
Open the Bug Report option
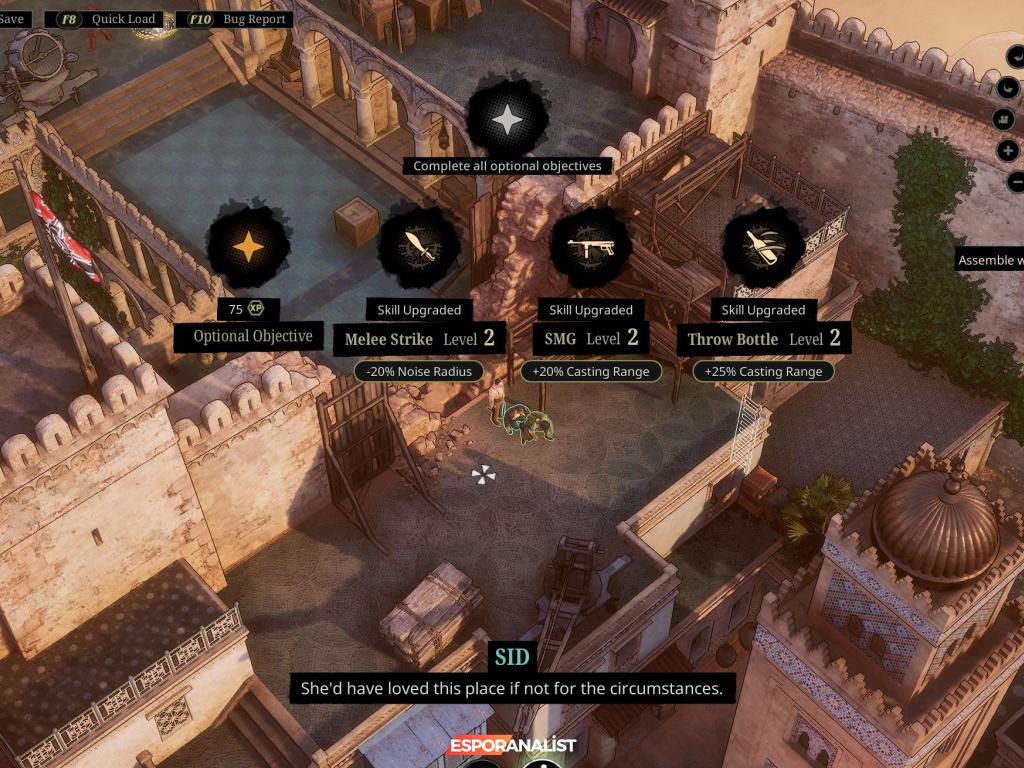(x=235, y=19)
